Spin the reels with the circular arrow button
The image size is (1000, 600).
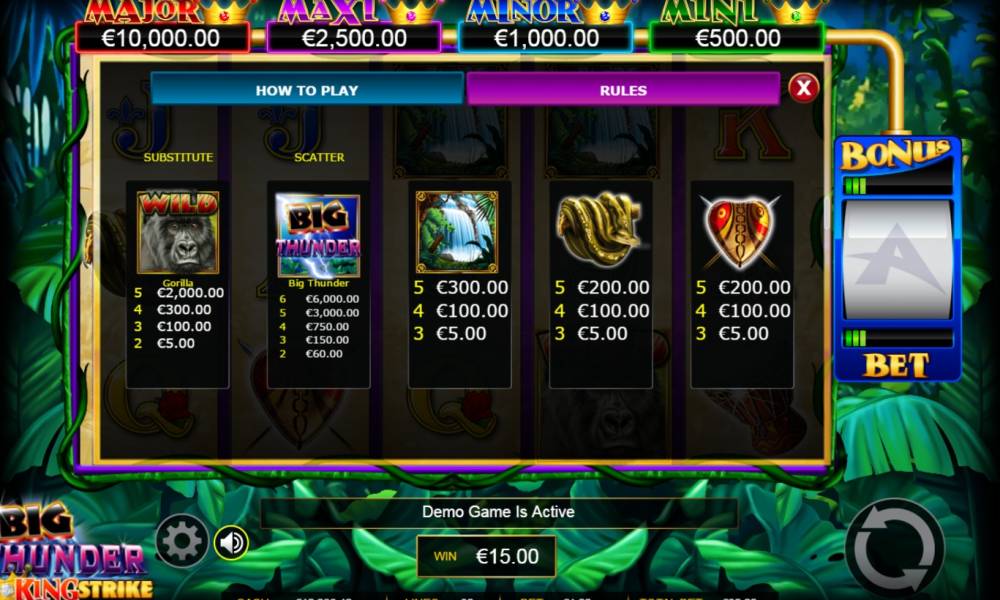(x=894, y=548)
